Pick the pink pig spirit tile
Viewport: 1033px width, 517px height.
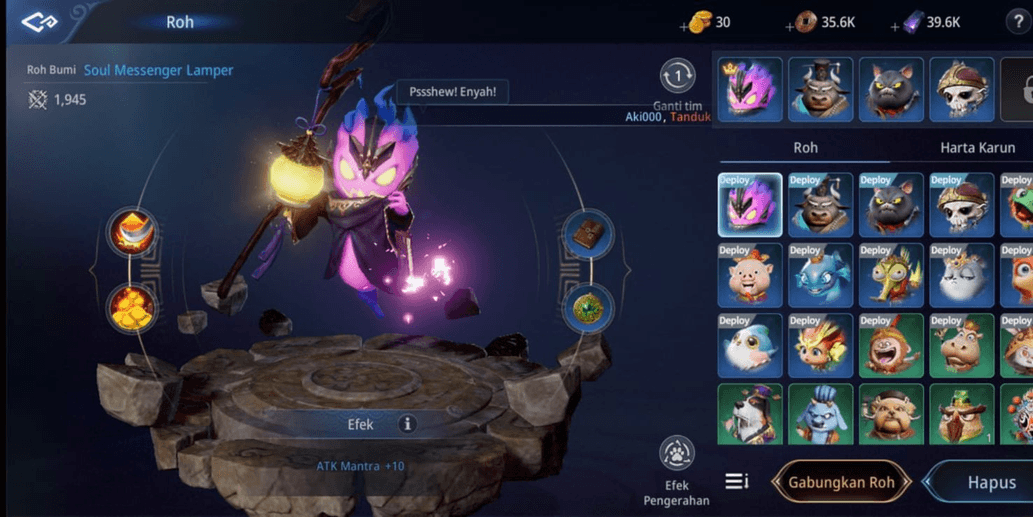click(x=750, y=275)
